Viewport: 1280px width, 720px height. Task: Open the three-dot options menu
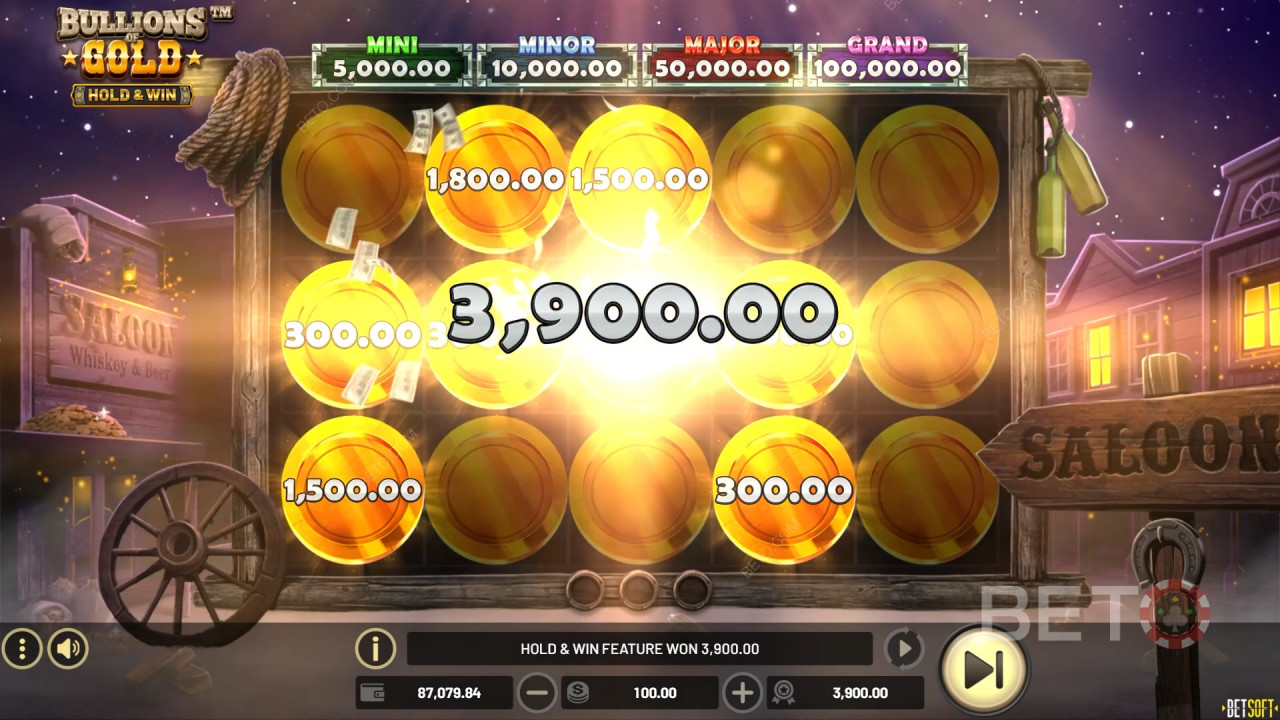pos(22,649)
